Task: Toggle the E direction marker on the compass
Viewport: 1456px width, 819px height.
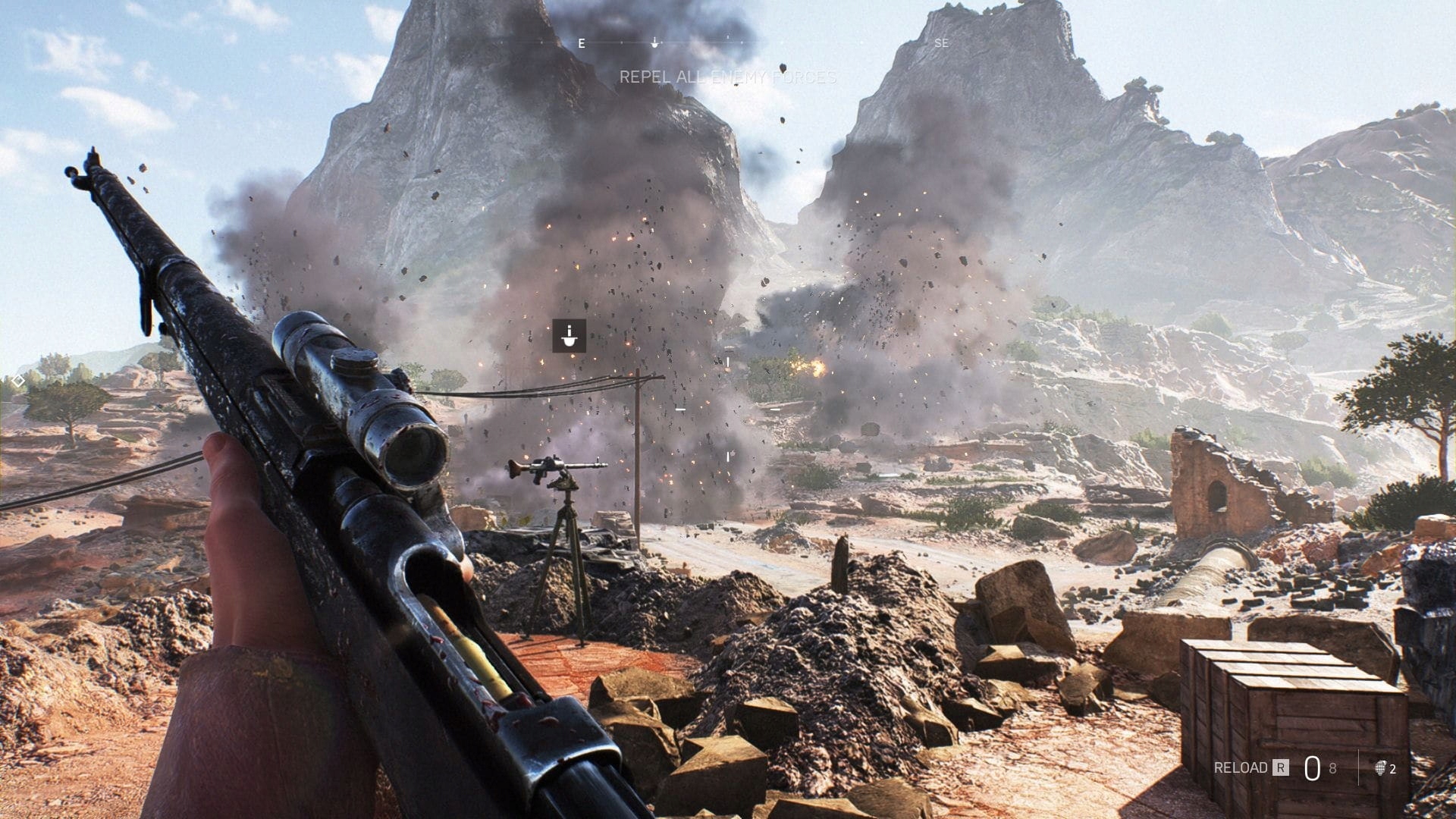Action: (x=581, y=43)
